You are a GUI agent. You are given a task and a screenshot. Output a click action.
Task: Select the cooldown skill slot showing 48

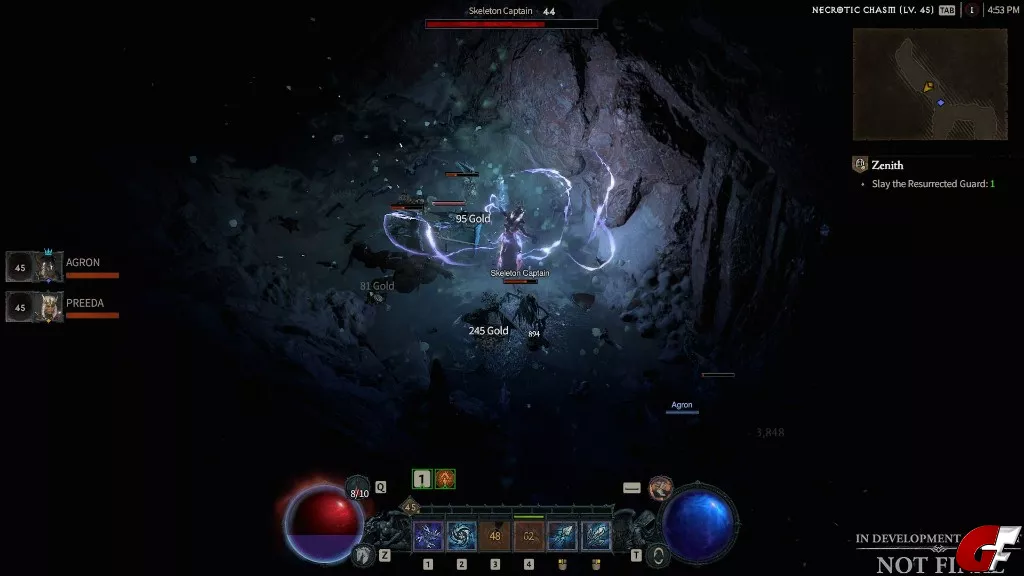[495, 536]
